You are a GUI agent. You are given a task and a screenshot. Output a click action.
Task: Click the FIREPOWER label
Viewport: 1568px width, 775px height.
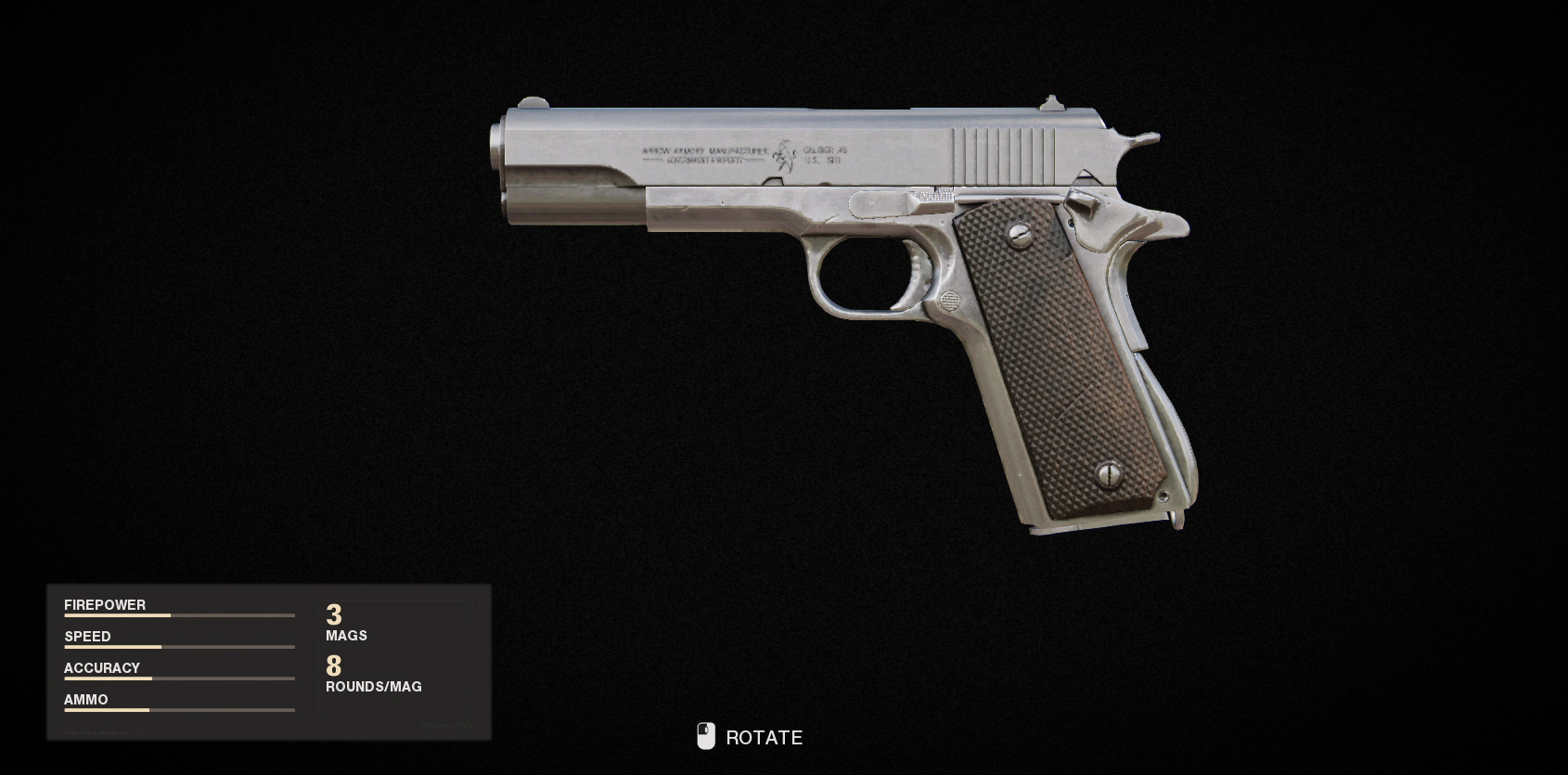point(104,605)
